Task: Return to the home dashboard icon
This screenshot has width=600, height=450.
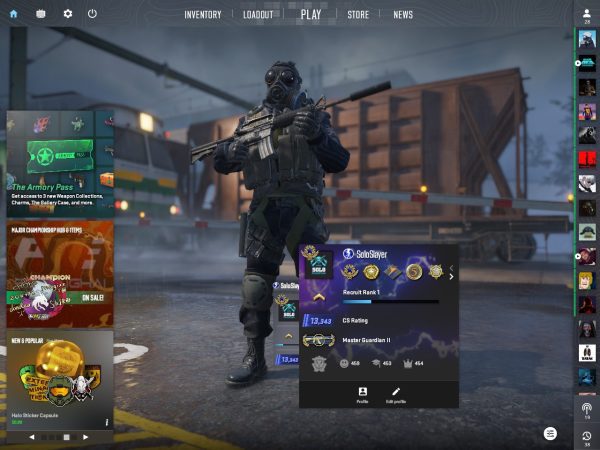Action: click(13, 14)
